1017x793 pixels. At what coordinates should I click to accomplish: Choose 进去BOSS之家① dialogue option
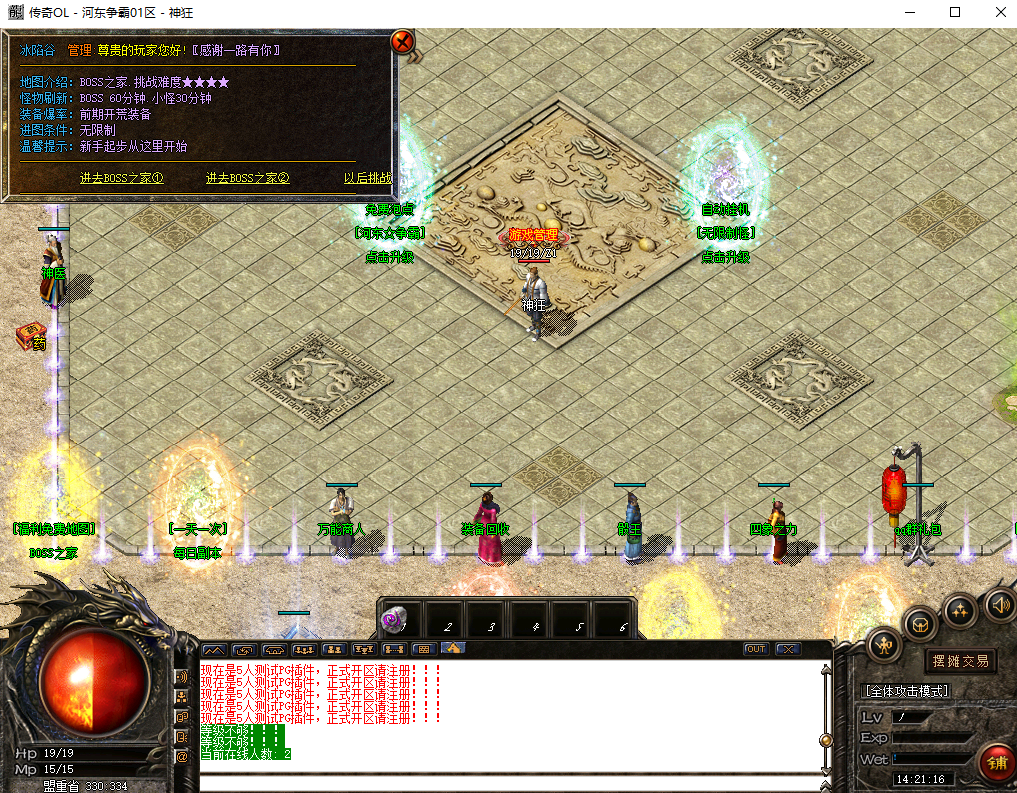click(x=121, y=178)
